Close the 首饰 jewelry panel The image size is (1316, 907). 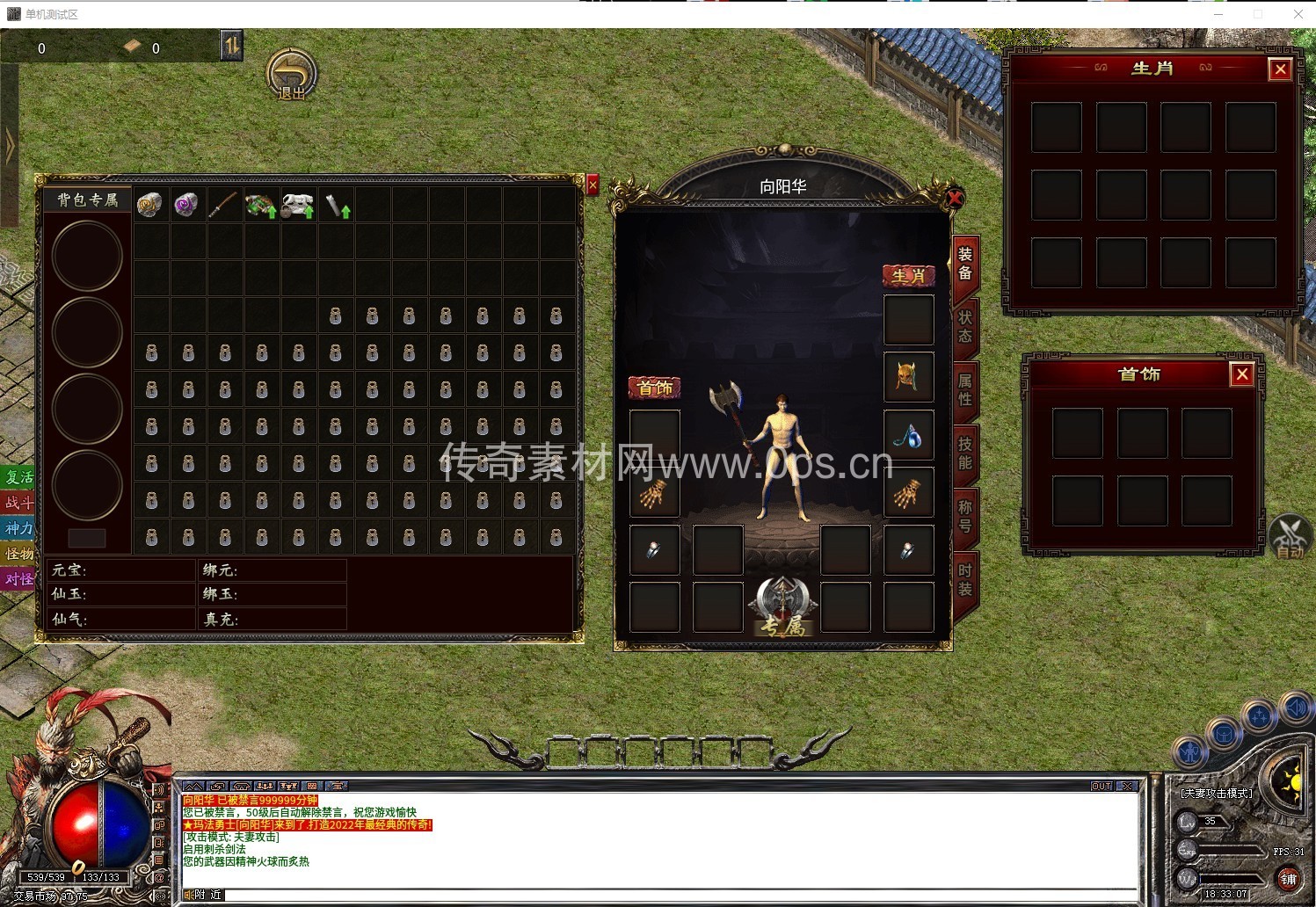[1242, 375]
